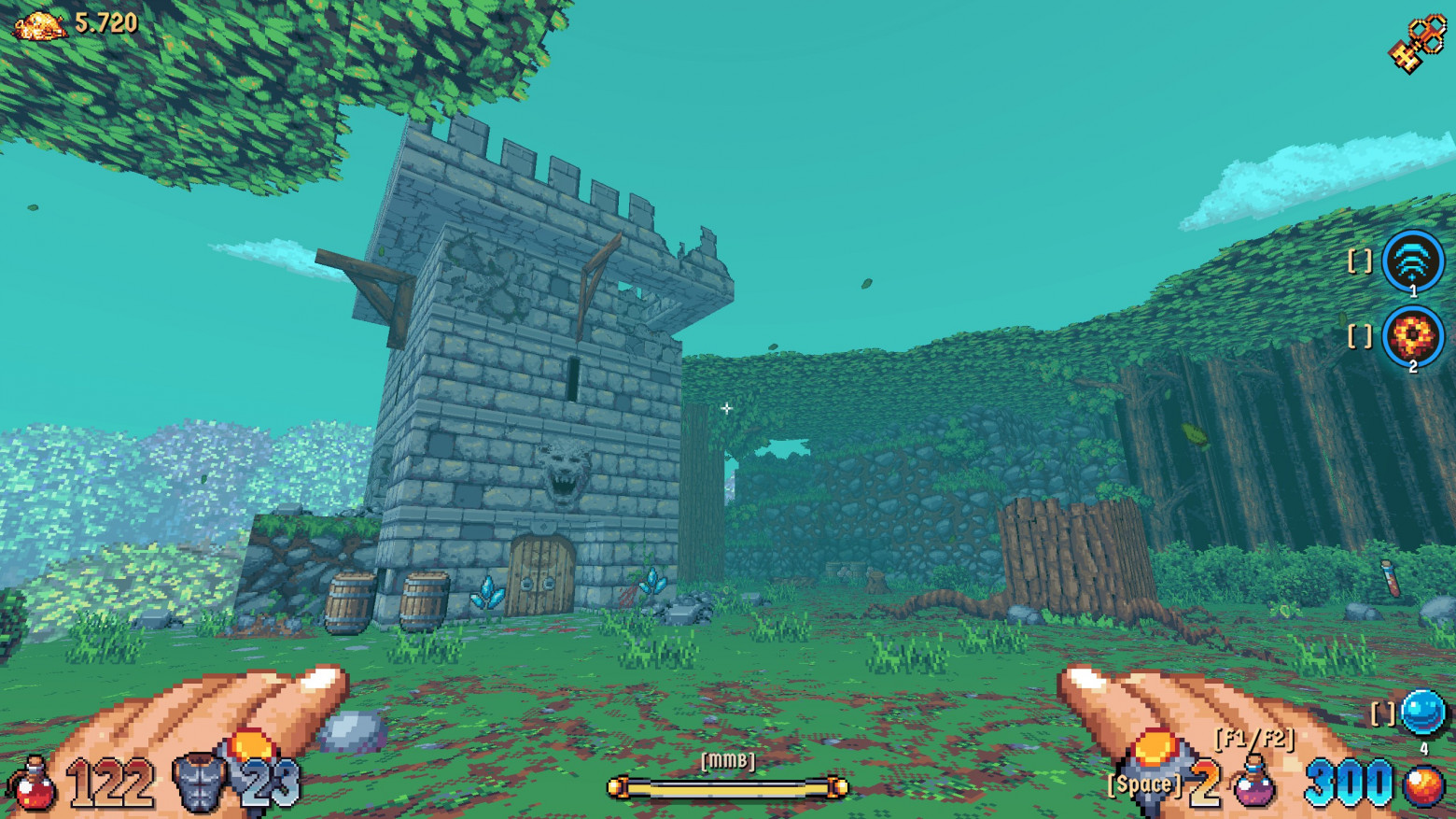This screenshot has width=1456, height=819.
Task: Choose the blue orb item slot
Action: [1422, 713]
